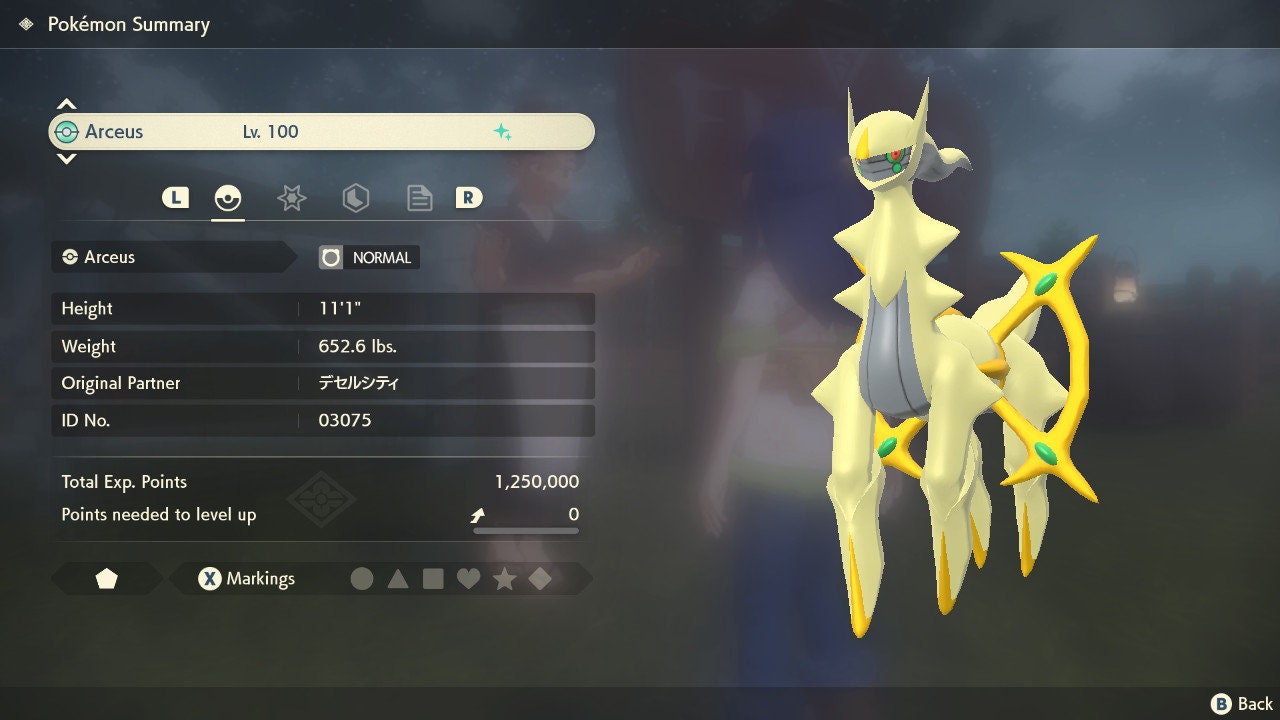Toggle the triangle marking
This screenshot has width=1280, height=720.
[x=398, y=579]
